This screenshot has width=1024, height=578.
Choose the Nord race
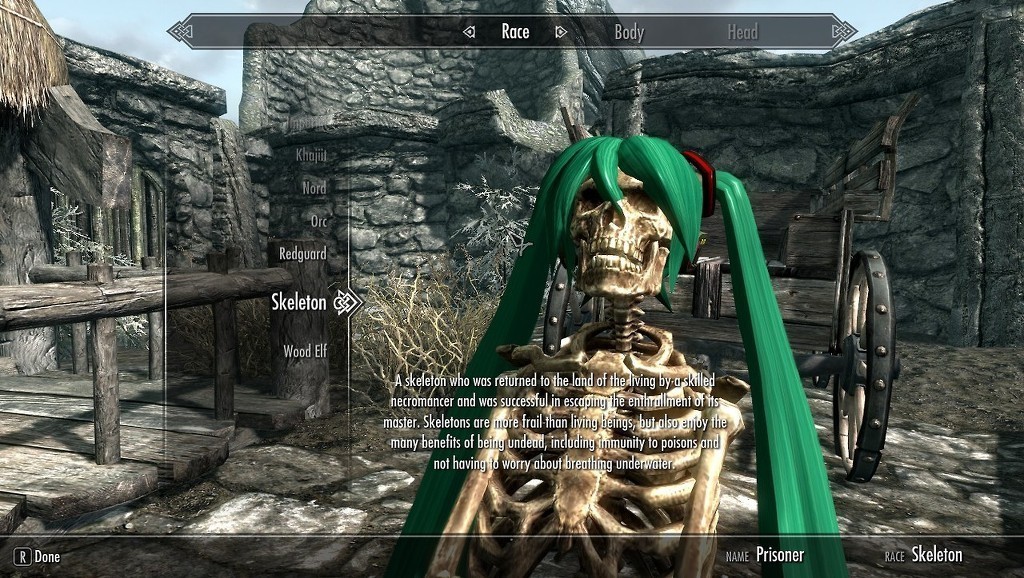click(x=314, y=188)
